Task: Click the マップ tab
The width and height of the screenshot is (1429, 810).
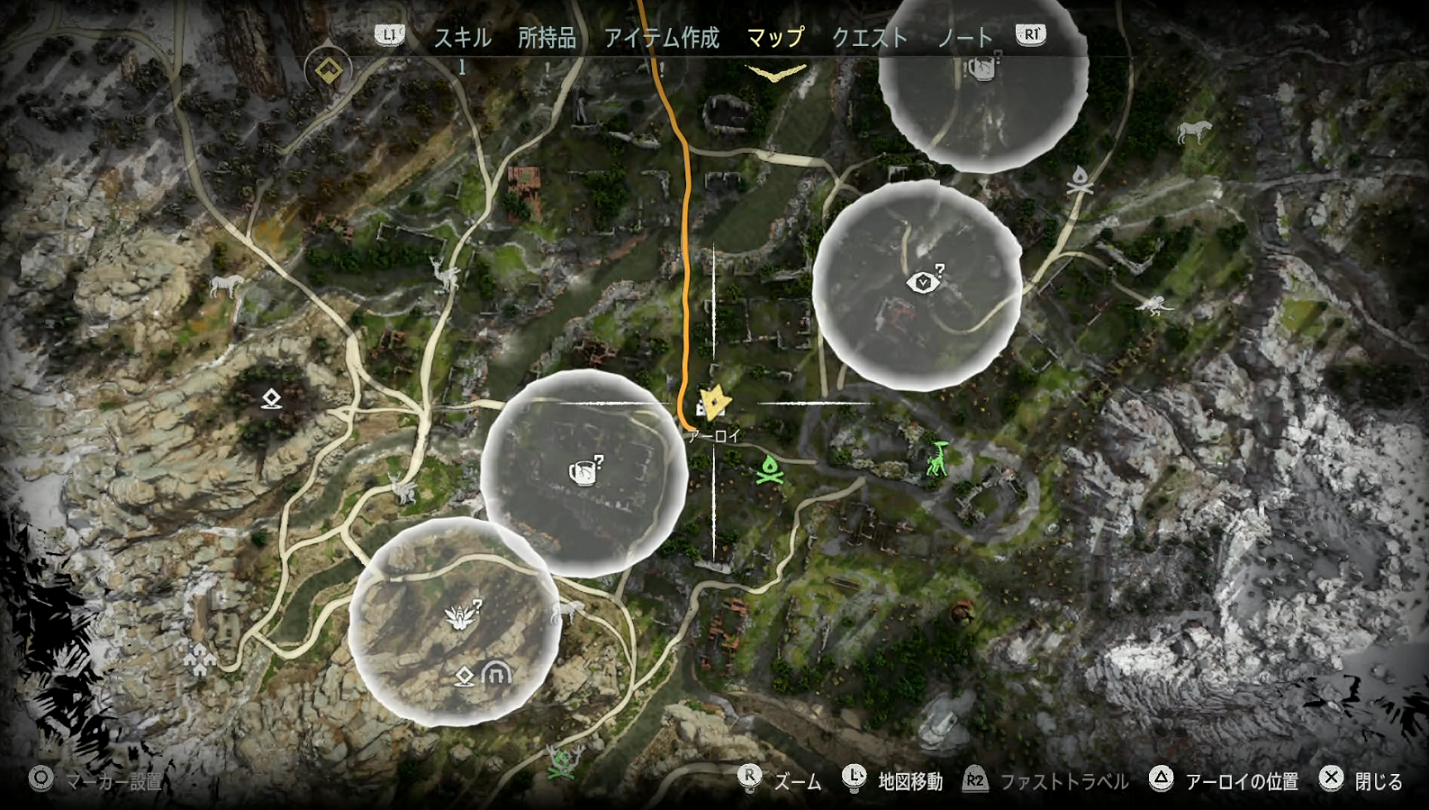Action: 775,38
